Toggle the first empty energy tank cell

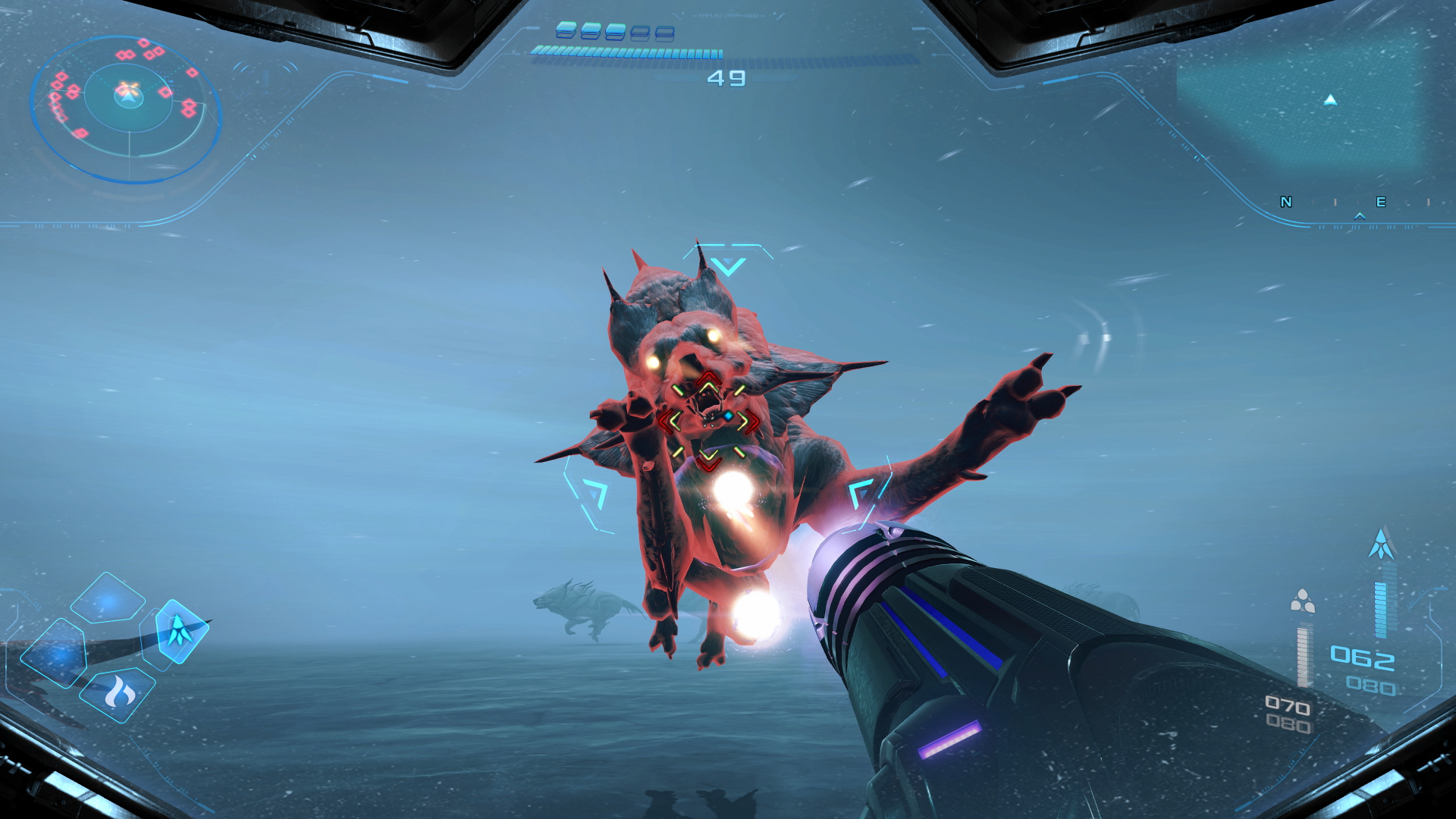(x=639, y=32)
